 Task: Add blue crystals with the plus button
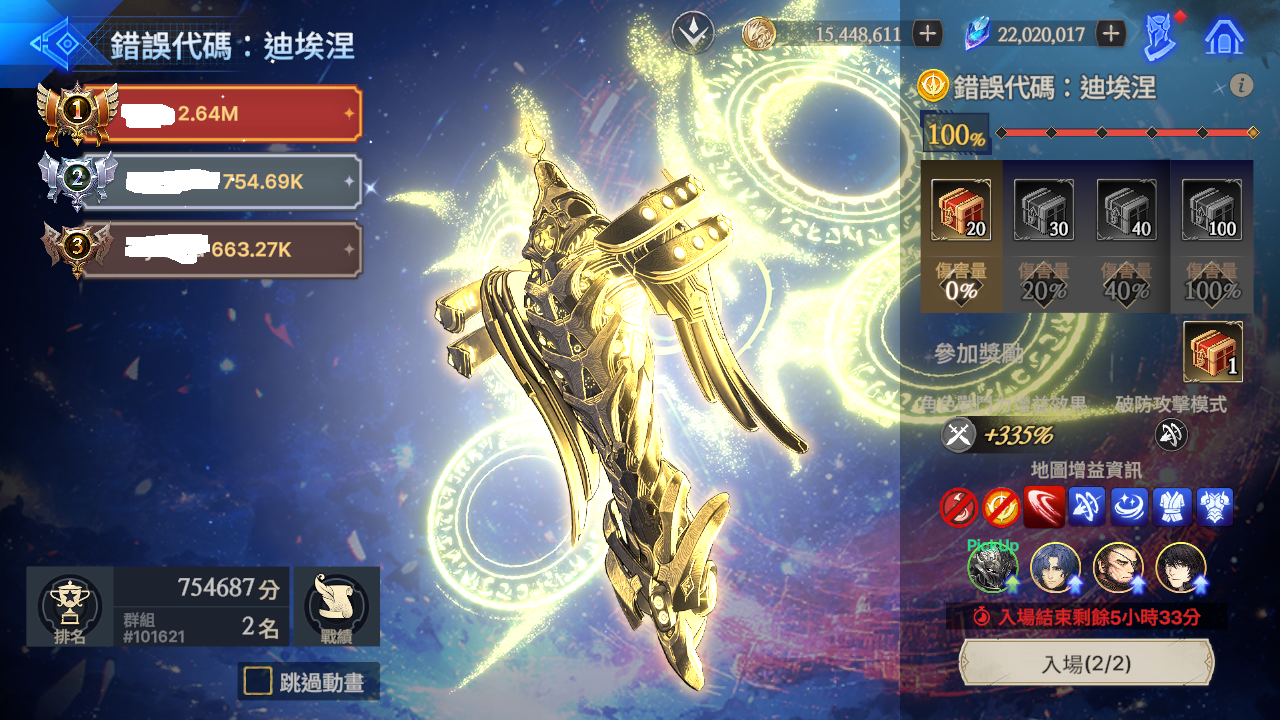1111,34
